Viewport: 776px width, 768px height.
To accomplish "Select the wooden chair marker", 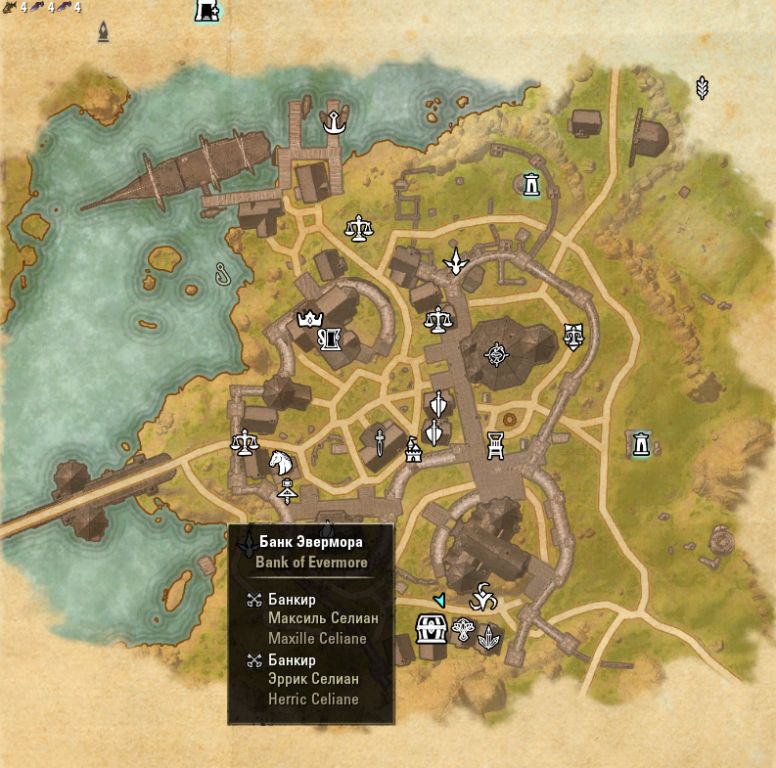I will [x=494, y=444].
